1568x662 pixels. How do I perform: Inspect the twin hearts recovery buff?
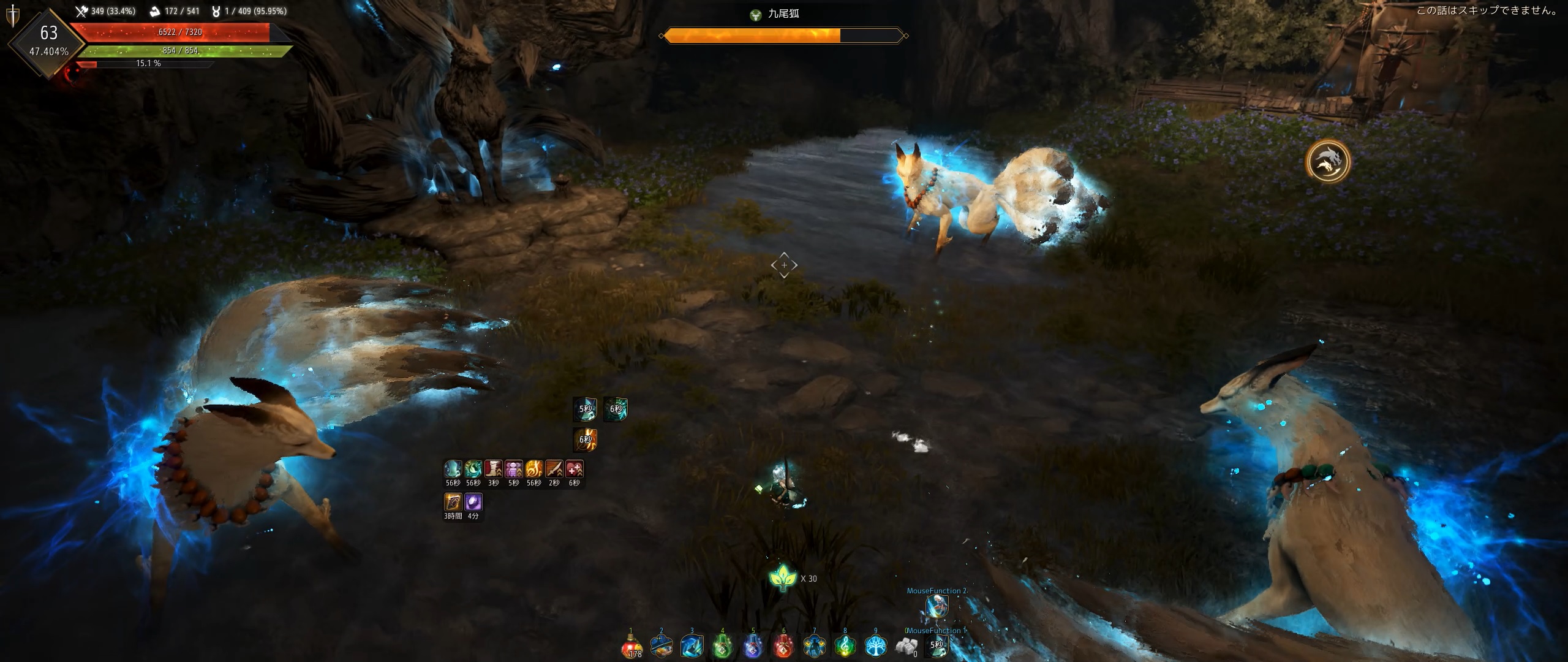575,470
